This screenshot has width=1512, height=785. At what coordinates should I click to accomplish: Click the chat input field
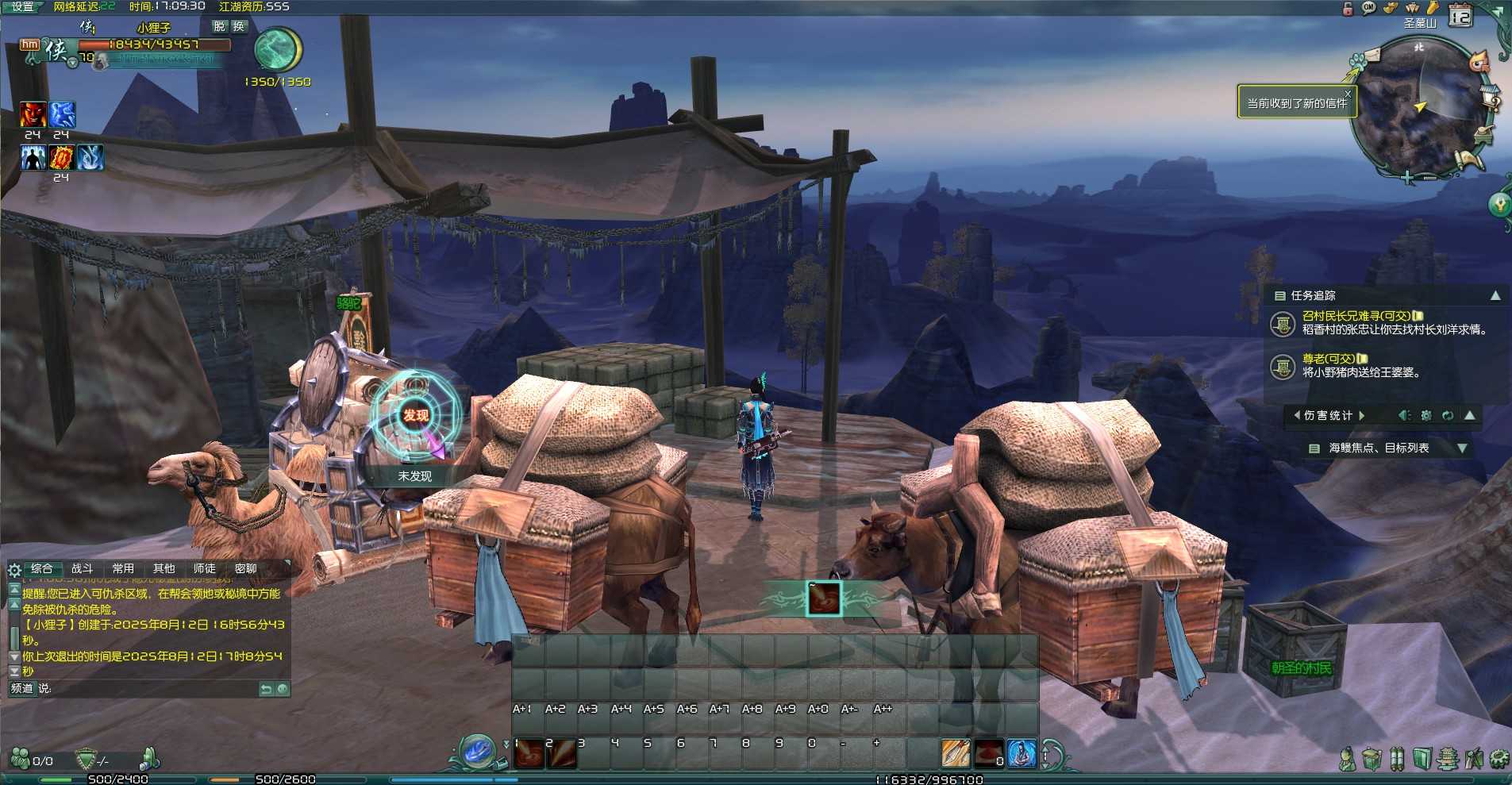coord(151,689)
